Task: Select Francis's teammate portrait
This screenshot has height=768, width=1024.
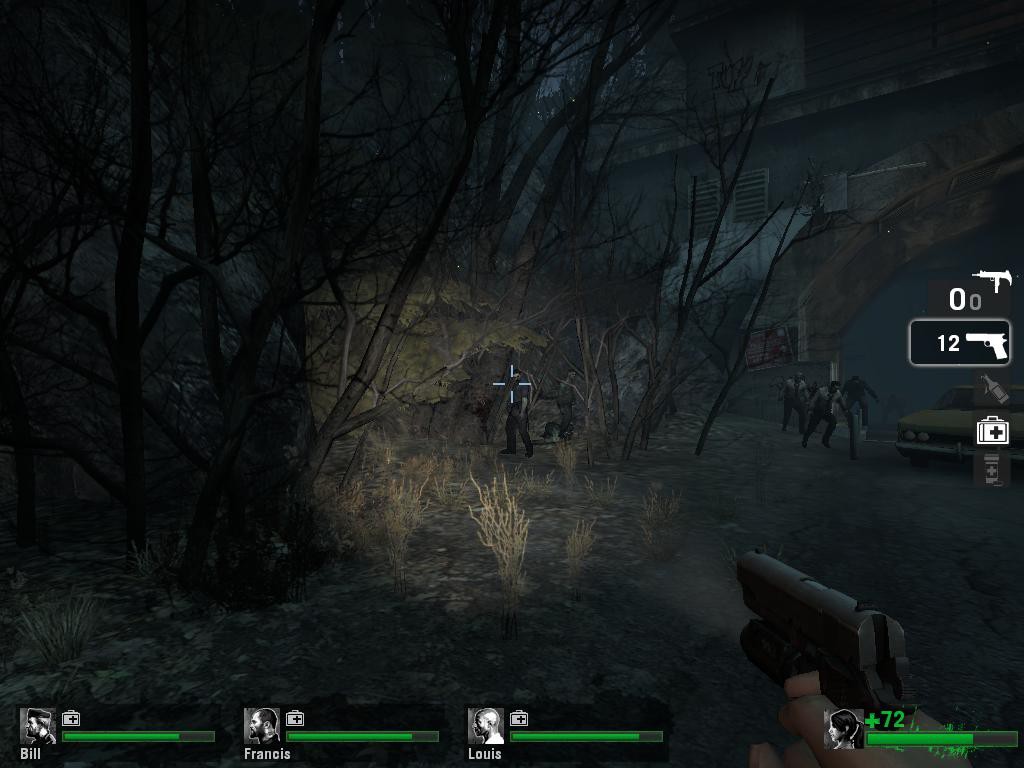Action: pos(262,726)
